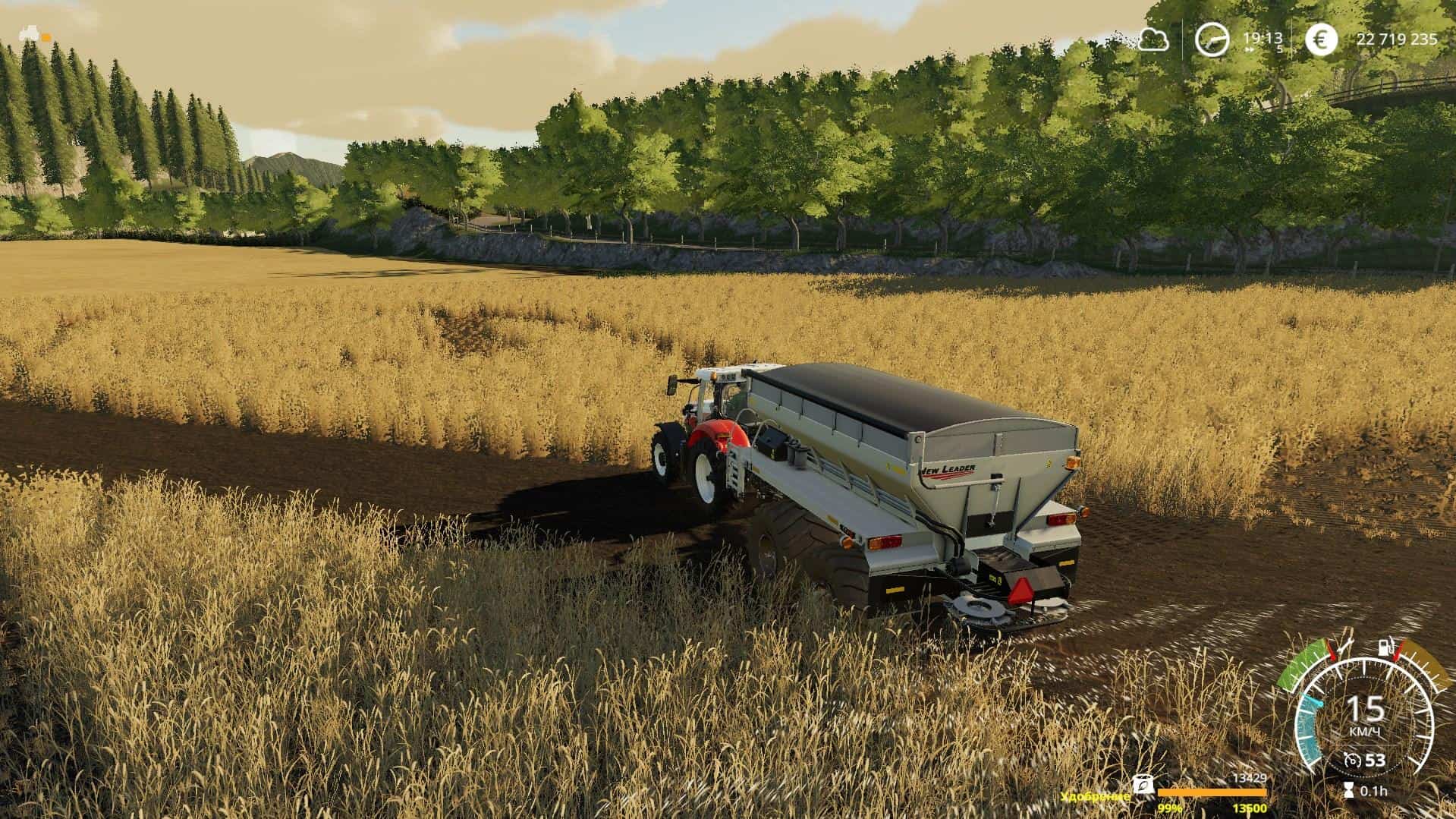Viewport: 1456px width, 819px height.
Task: Click the orange fertilizer fill level bar
Action: tap(1214, 792)
